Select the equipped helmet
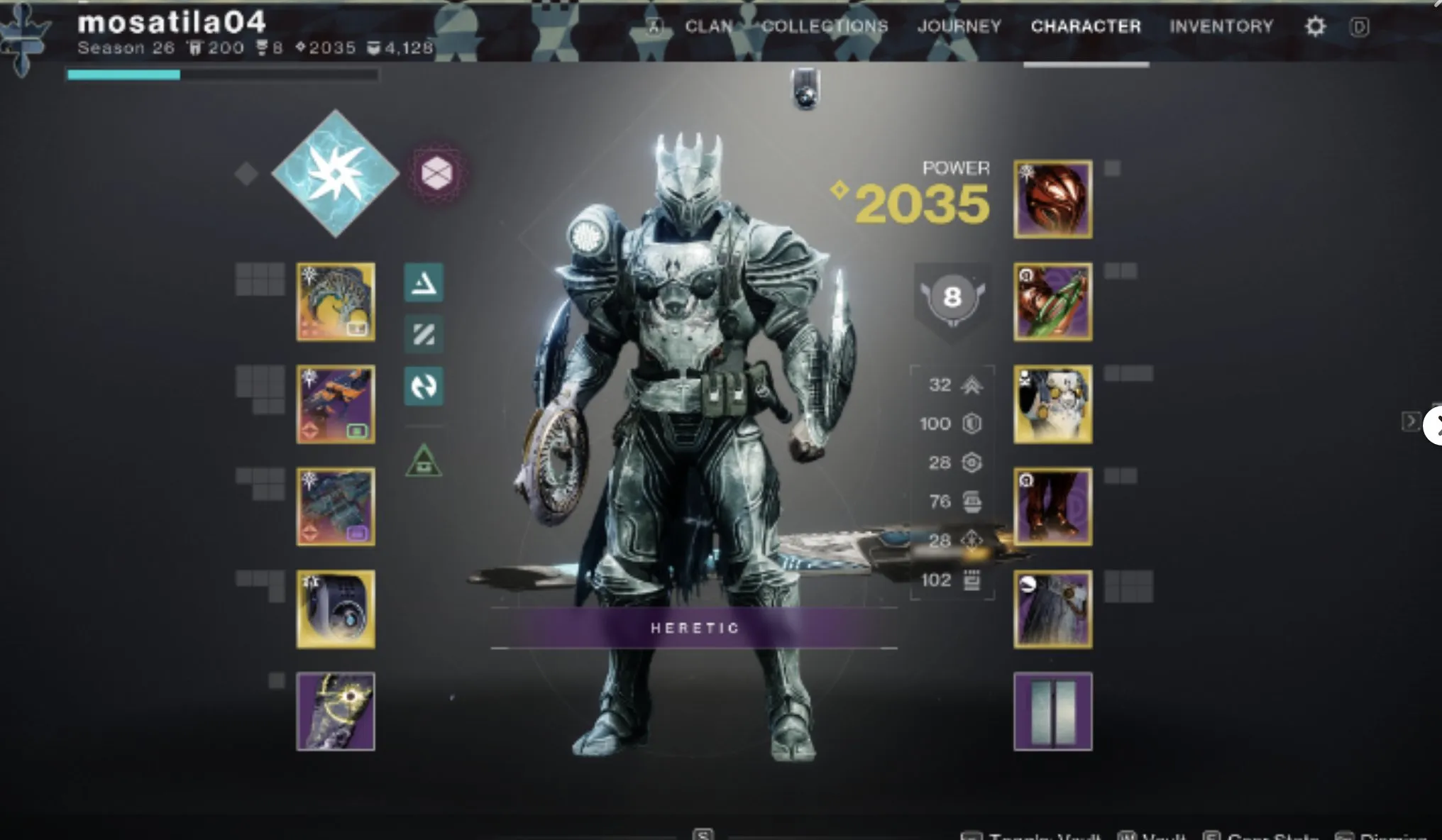 click(x=1052, y=199)
